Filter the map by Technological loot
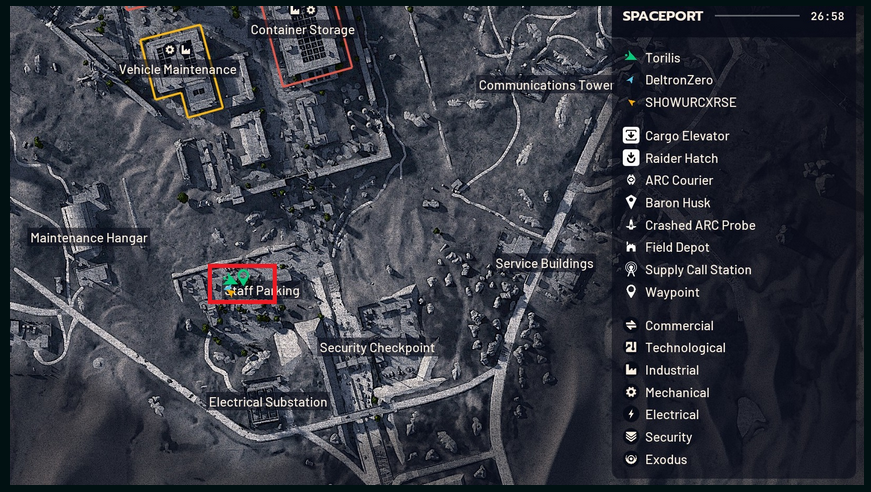 tap(685, 348)
